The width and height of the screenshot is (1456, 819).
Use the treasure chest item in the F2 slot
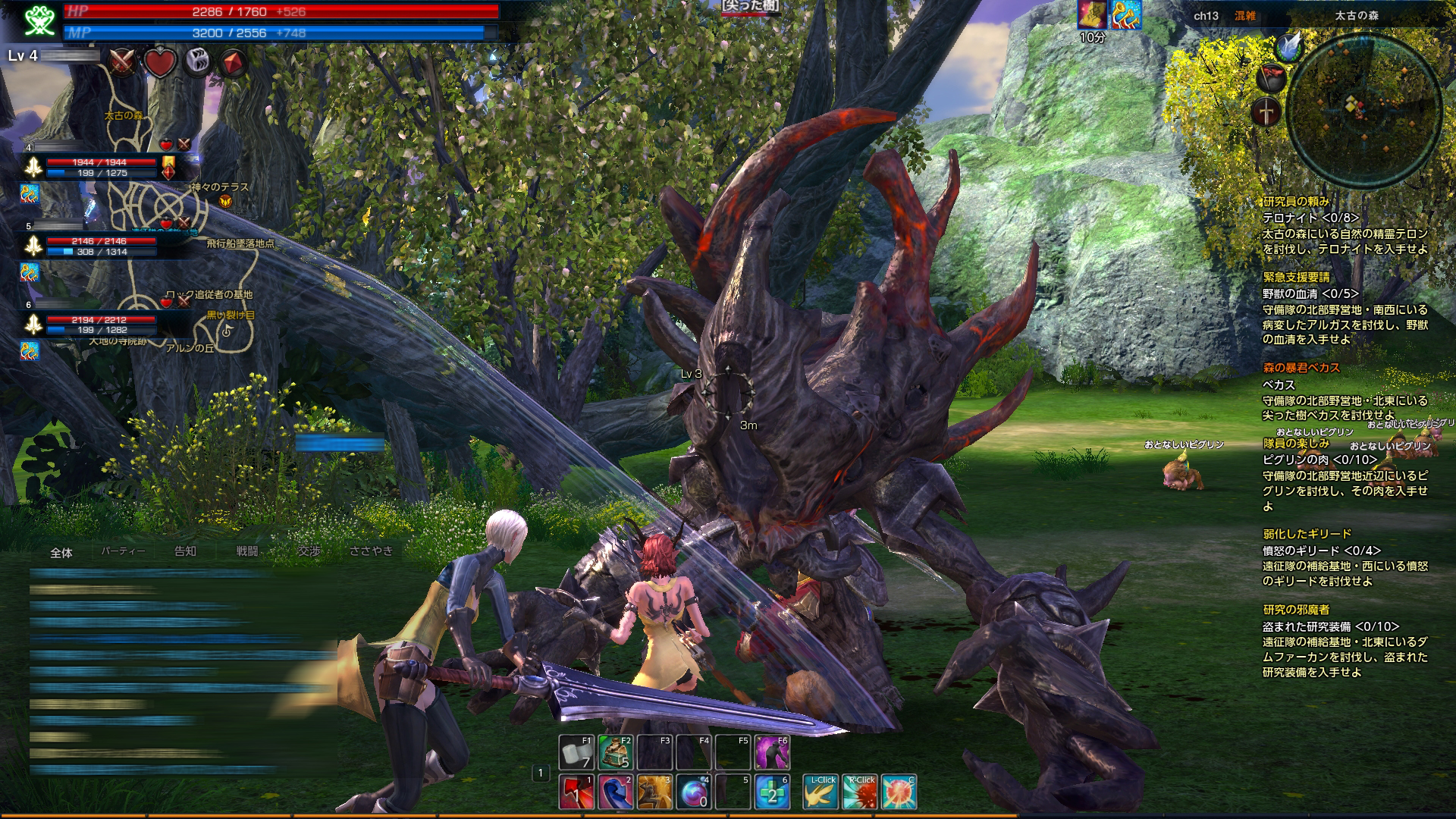click(616, 752)
